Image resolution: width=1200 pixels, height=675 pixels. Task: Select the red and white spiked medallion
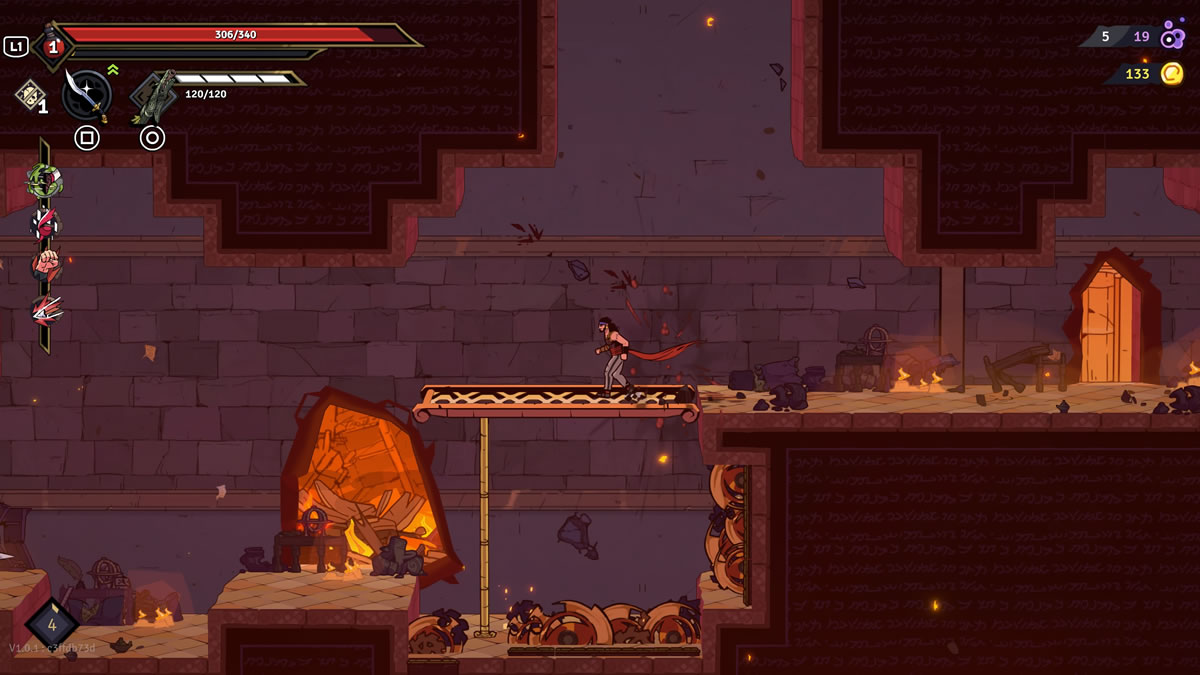(45, 224)
